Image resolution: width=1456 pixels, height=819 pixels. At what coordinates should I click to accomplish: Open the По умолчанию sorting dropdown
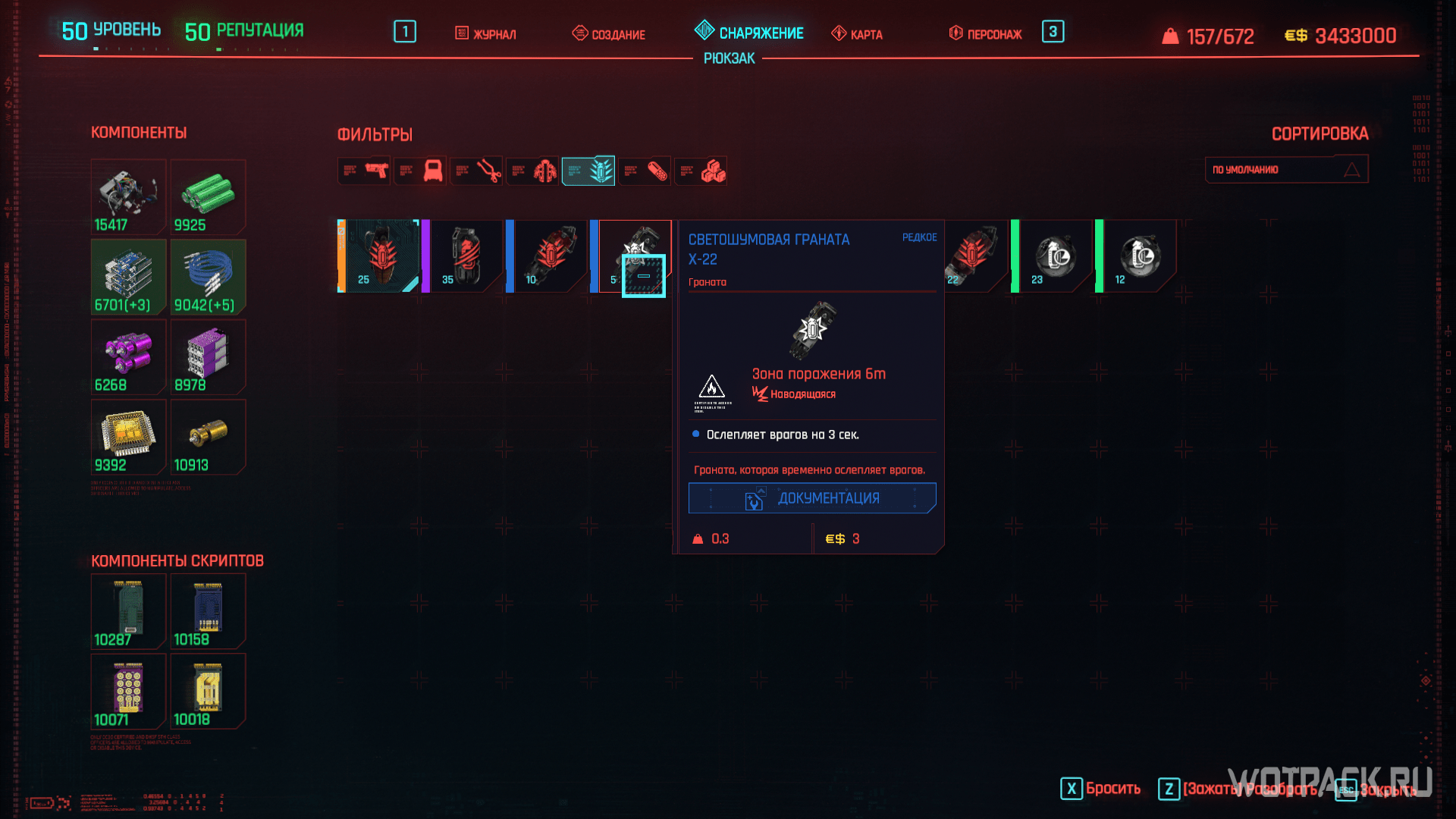tap(1286, 170)
